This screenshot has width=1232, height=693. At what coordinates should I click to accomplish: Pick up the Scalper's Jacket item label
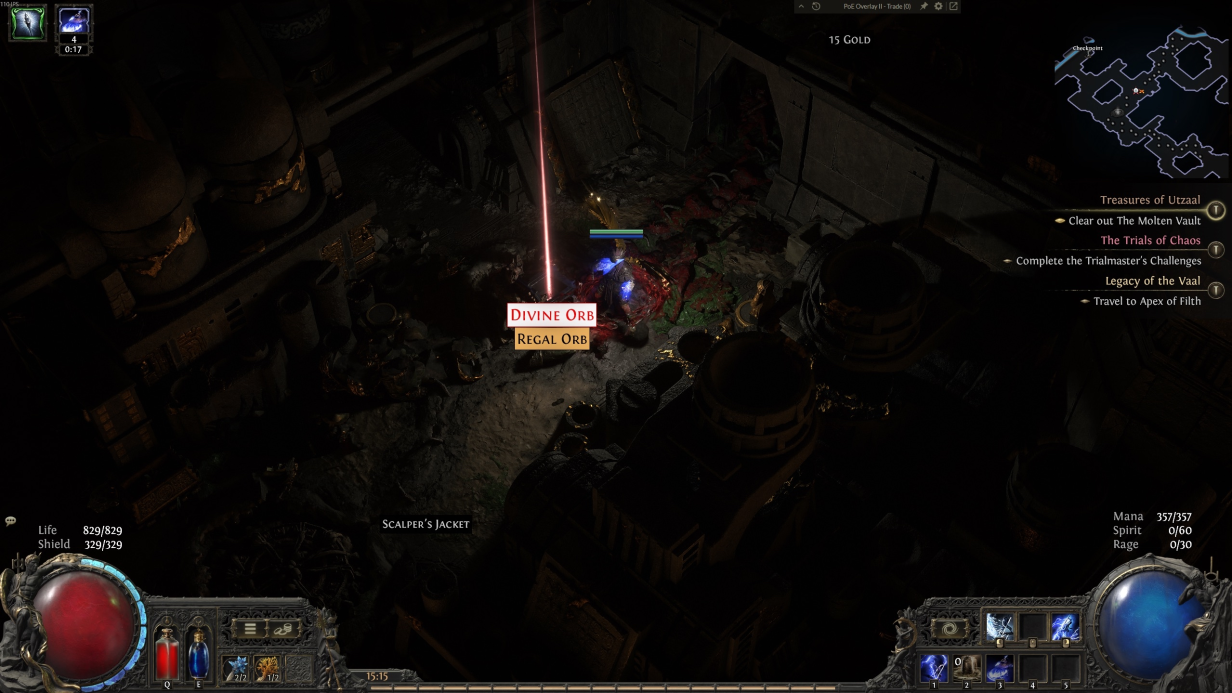pyautogui.click(x=426, y=524)
